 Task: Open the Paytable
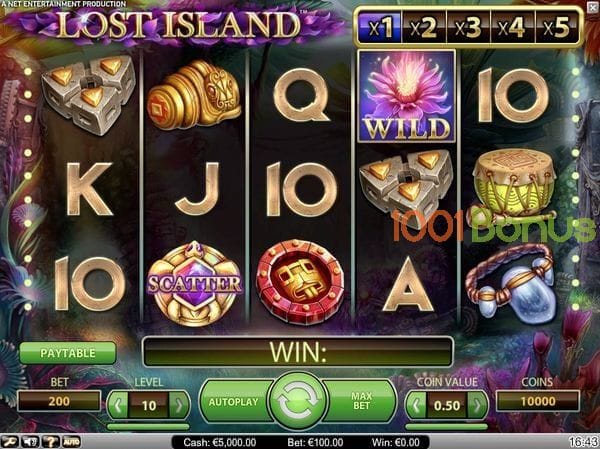67,353
